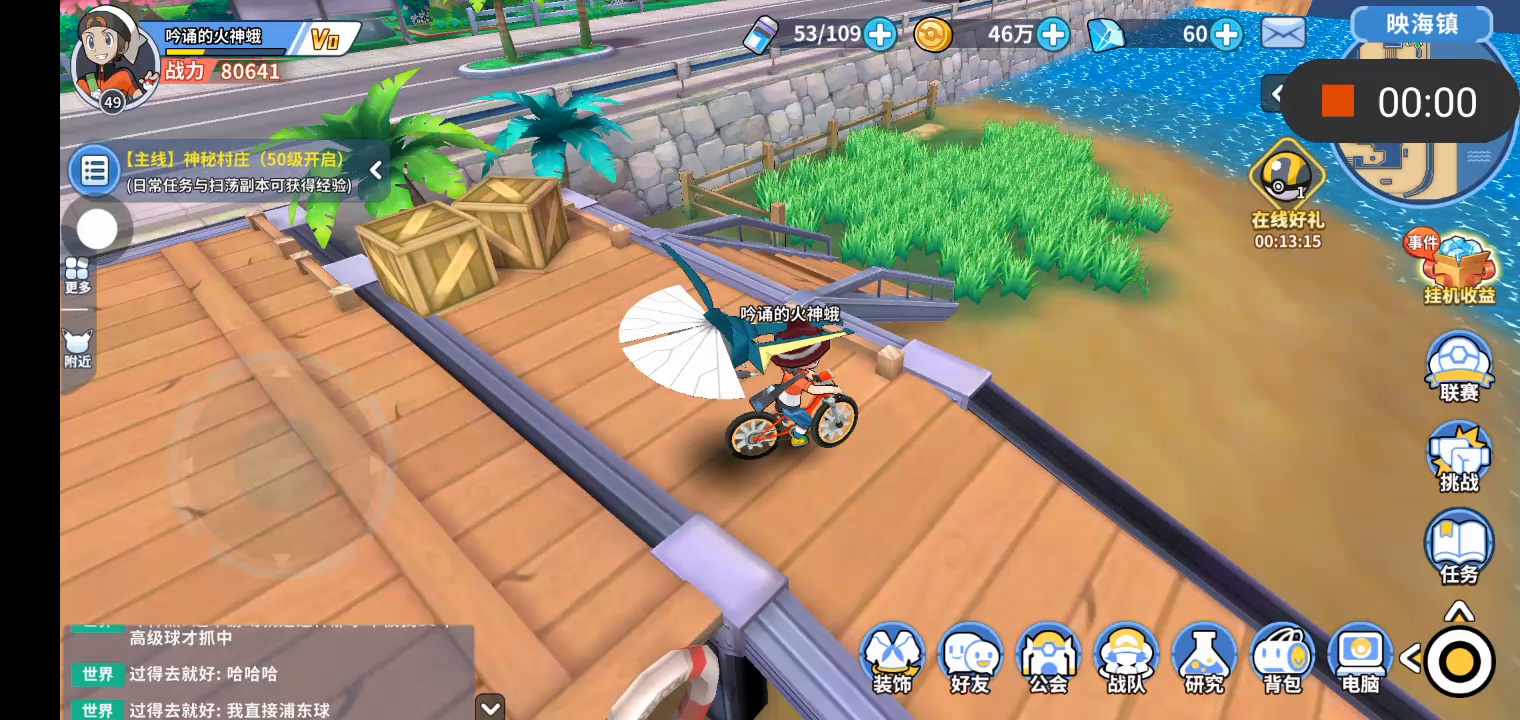Open the 战队 team menu
The image size is (1520, 720).
click(x=1126, y=657)
